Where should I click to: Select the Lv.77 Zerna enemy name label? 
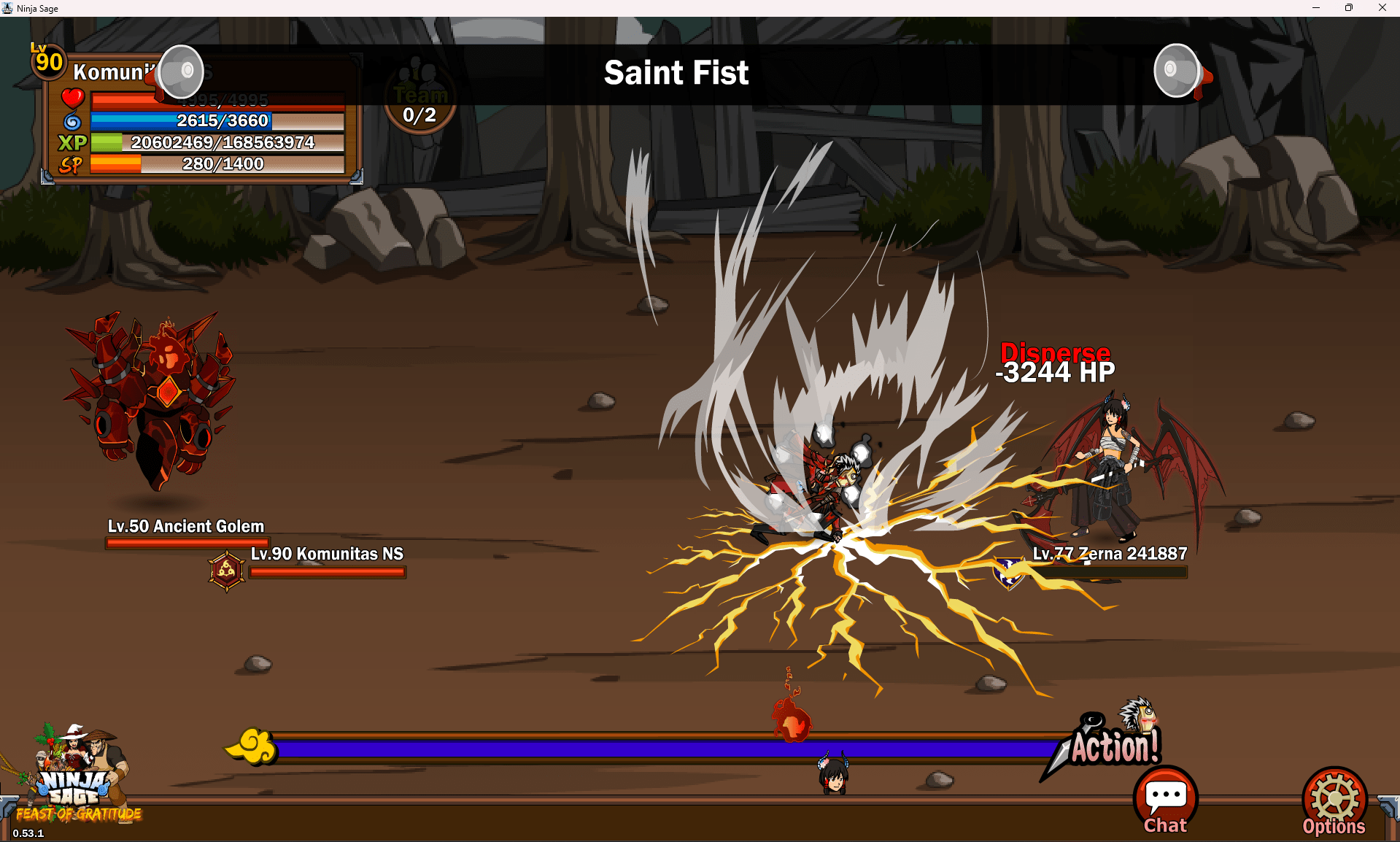1110,554
